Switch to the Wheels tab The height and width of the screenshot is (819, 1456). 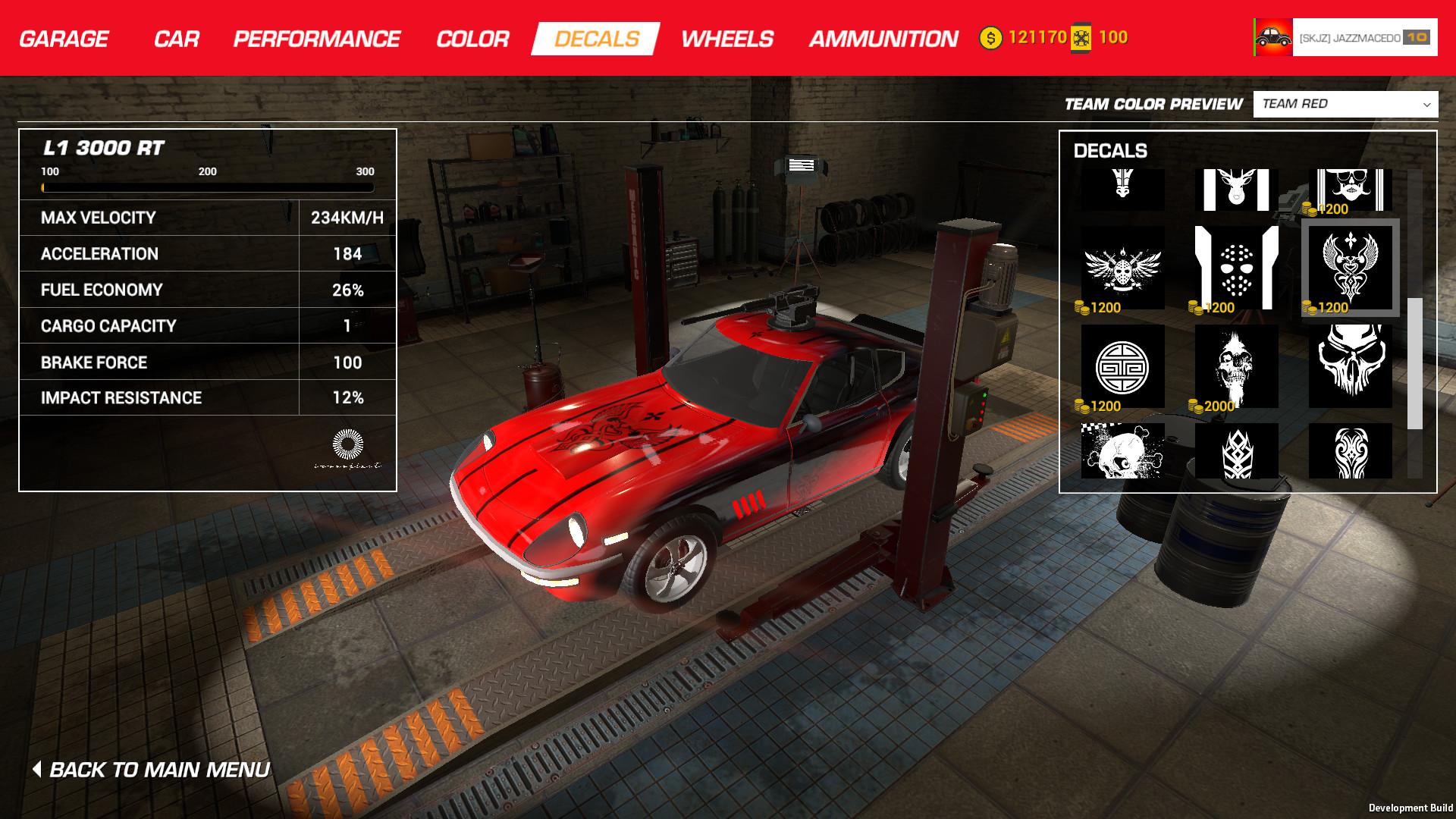point(726,39)
